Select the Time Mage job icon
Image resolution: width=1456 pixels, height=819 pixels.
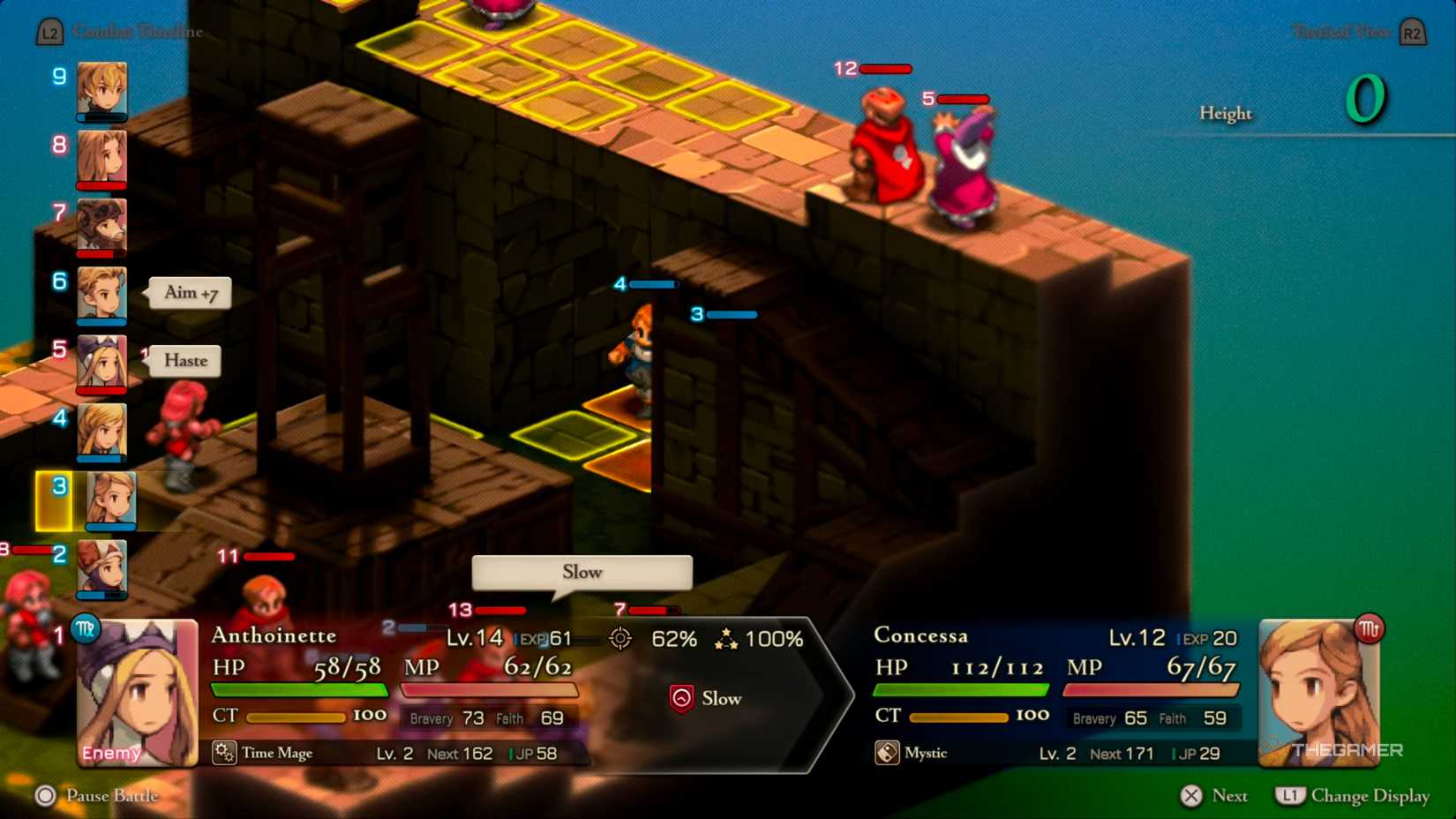click(x=224, y=753)
